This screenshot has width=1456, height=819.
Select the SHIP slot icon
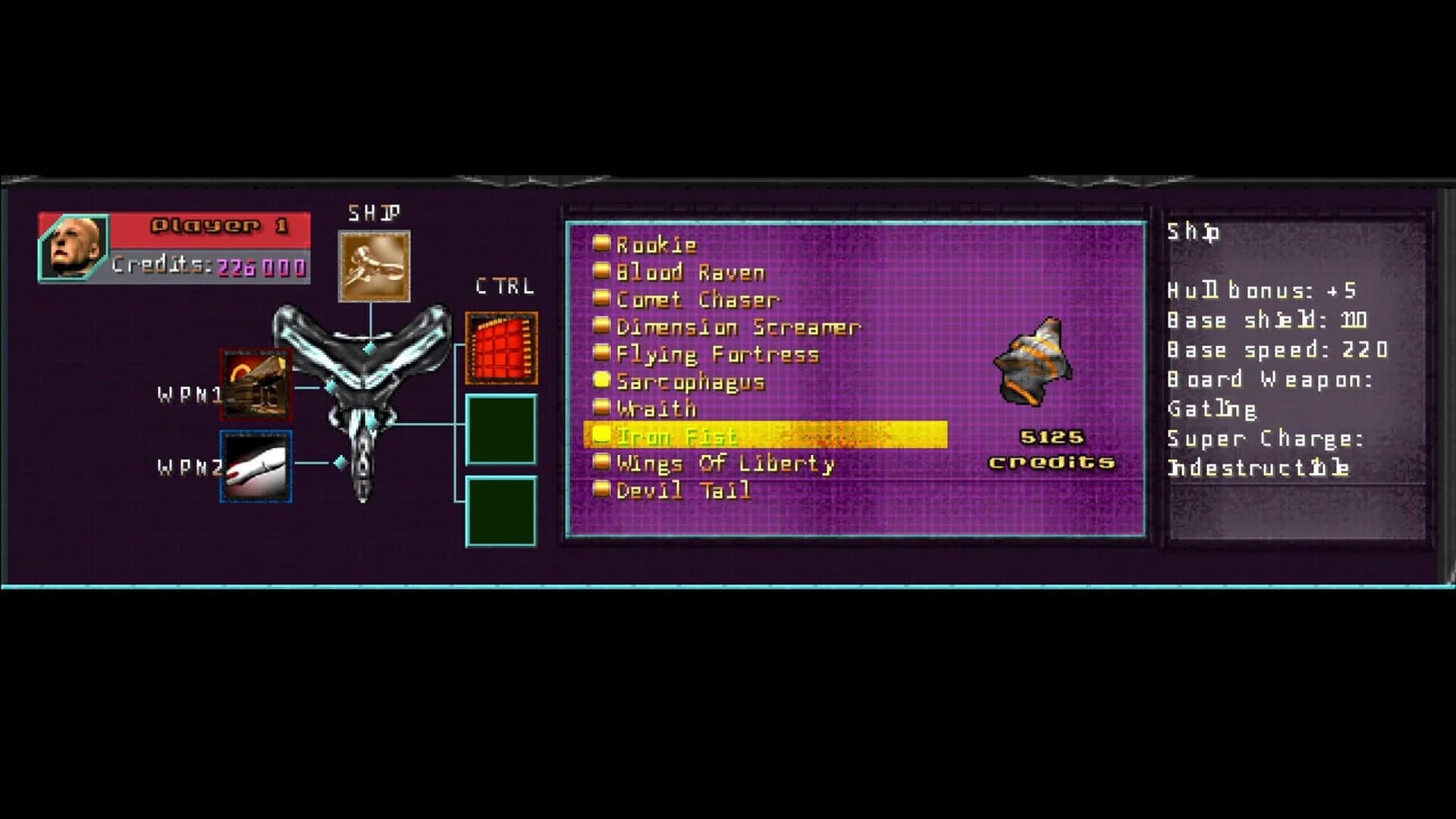pyautogui.click(x=373, y=265)
